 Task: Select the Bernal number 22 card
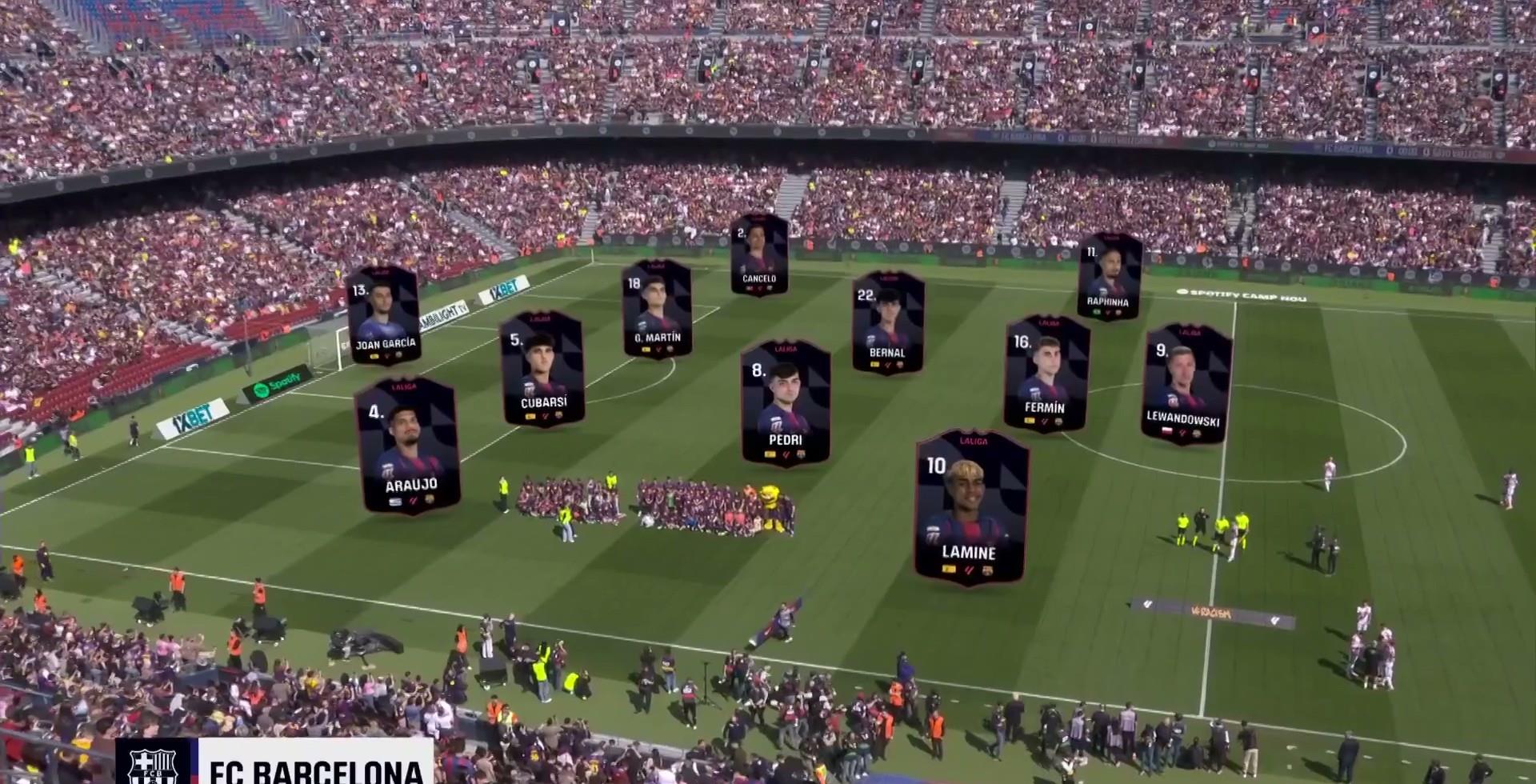pyautogui.click(x=888, y=322)
